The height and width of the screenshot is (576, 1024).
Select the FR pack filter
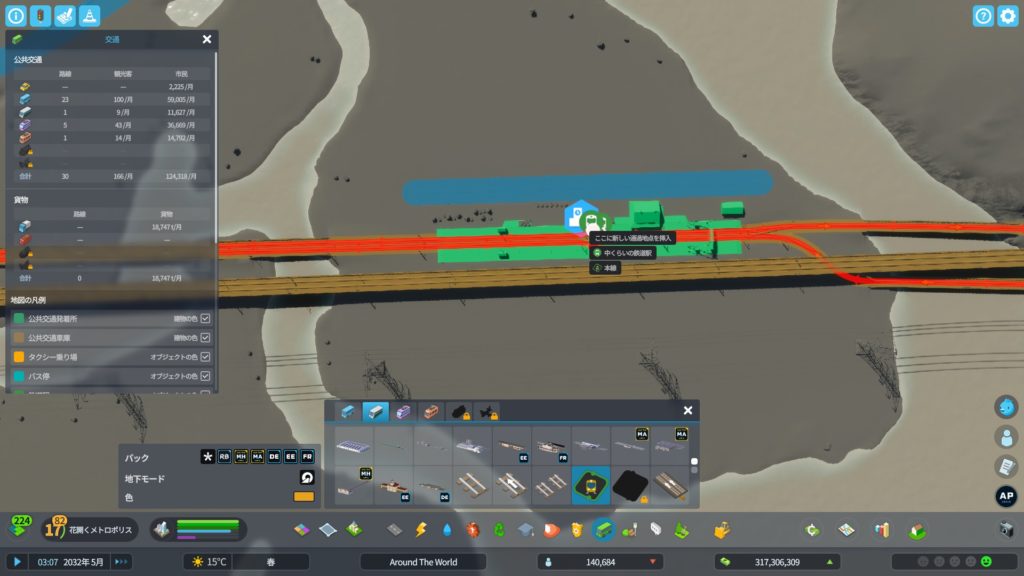coord(307,457)
